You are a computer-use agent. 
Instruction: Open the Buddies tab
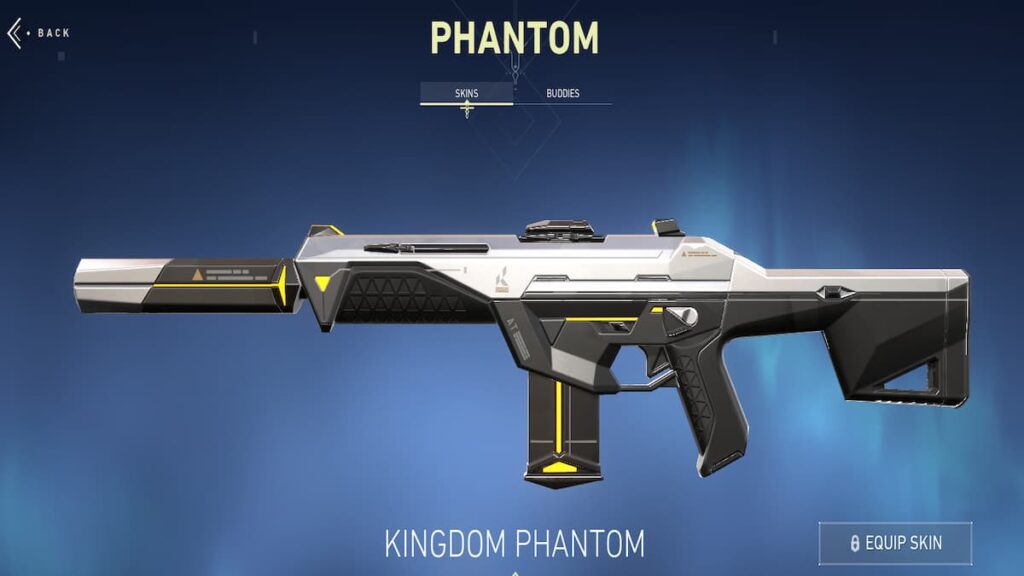[x=562, y=94]
